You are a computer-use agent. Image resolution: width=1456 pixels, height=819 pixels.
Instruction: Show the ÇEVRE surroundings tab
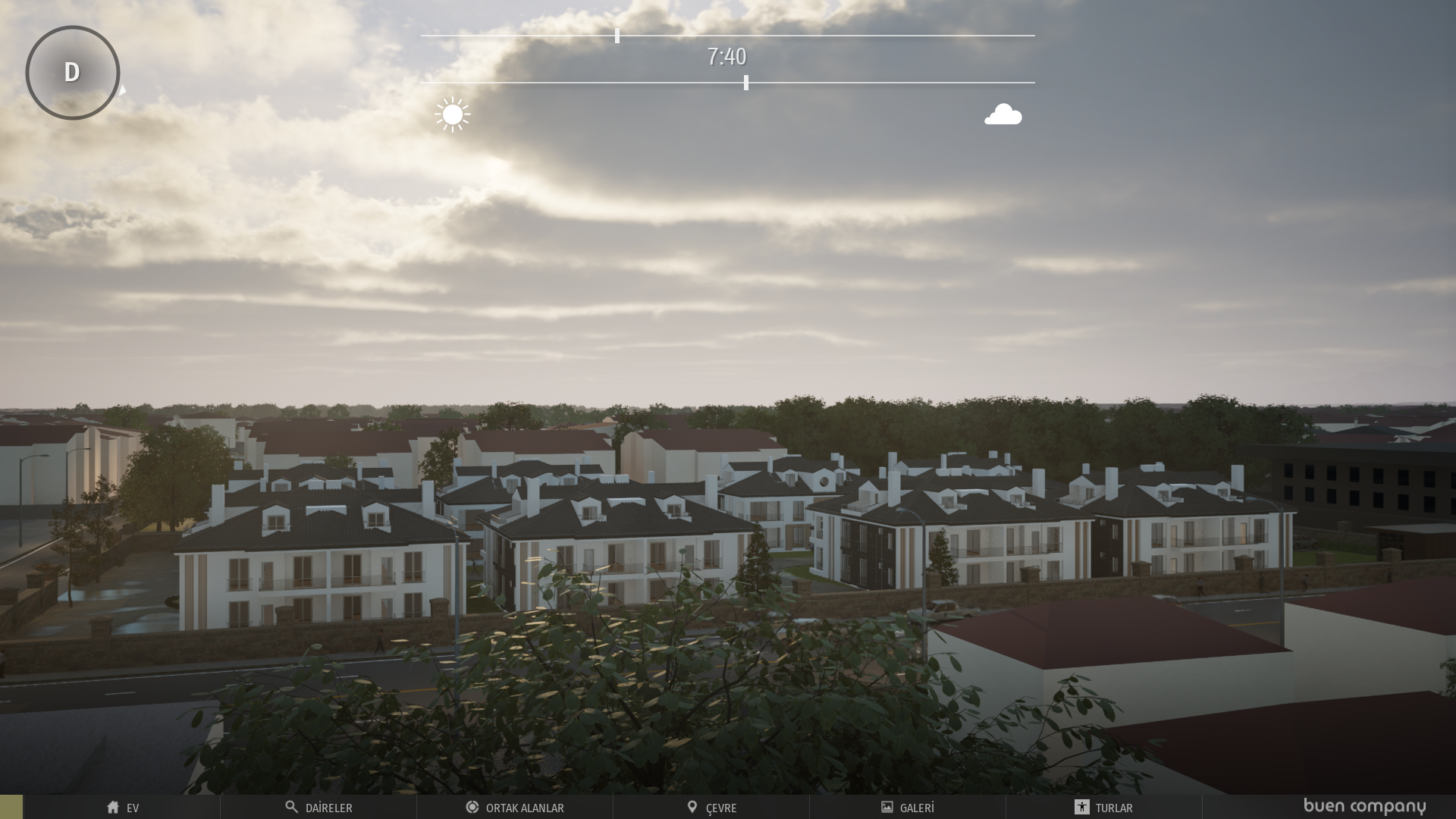click(711, 808)
